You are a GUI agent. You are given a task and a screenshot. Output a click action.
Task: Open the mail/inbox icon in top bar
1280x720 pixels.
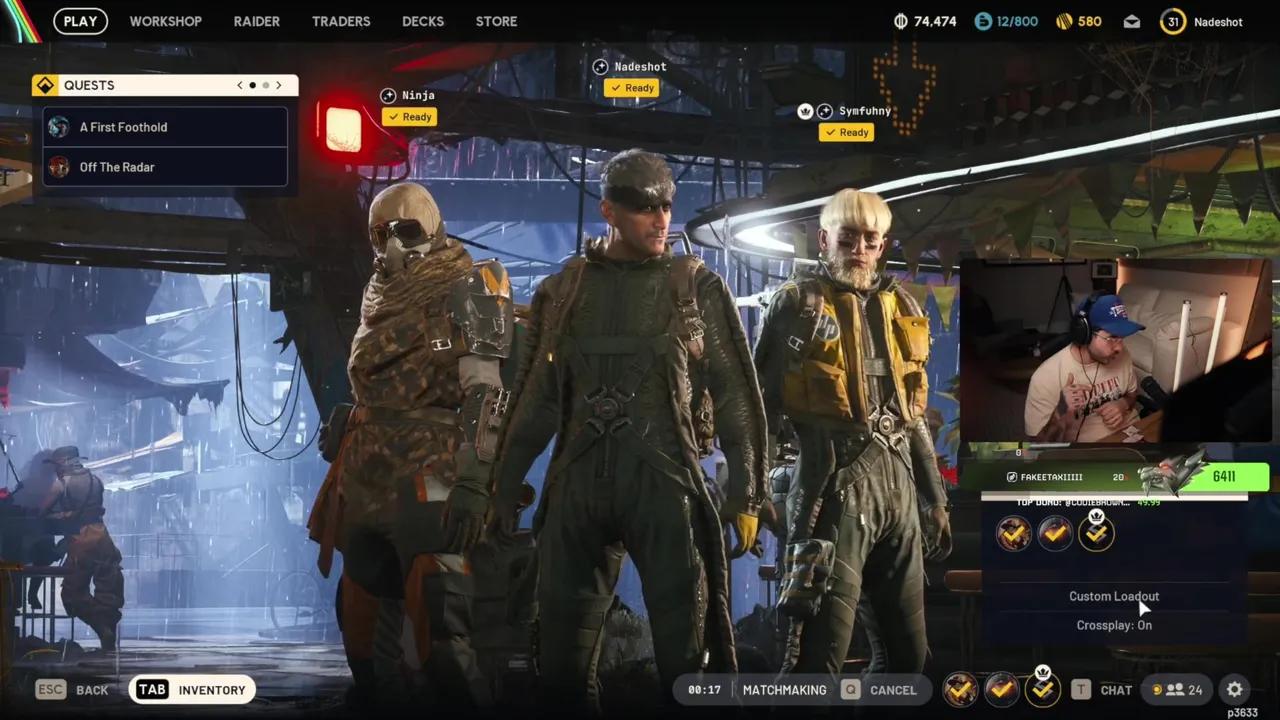click(1131, 21)
